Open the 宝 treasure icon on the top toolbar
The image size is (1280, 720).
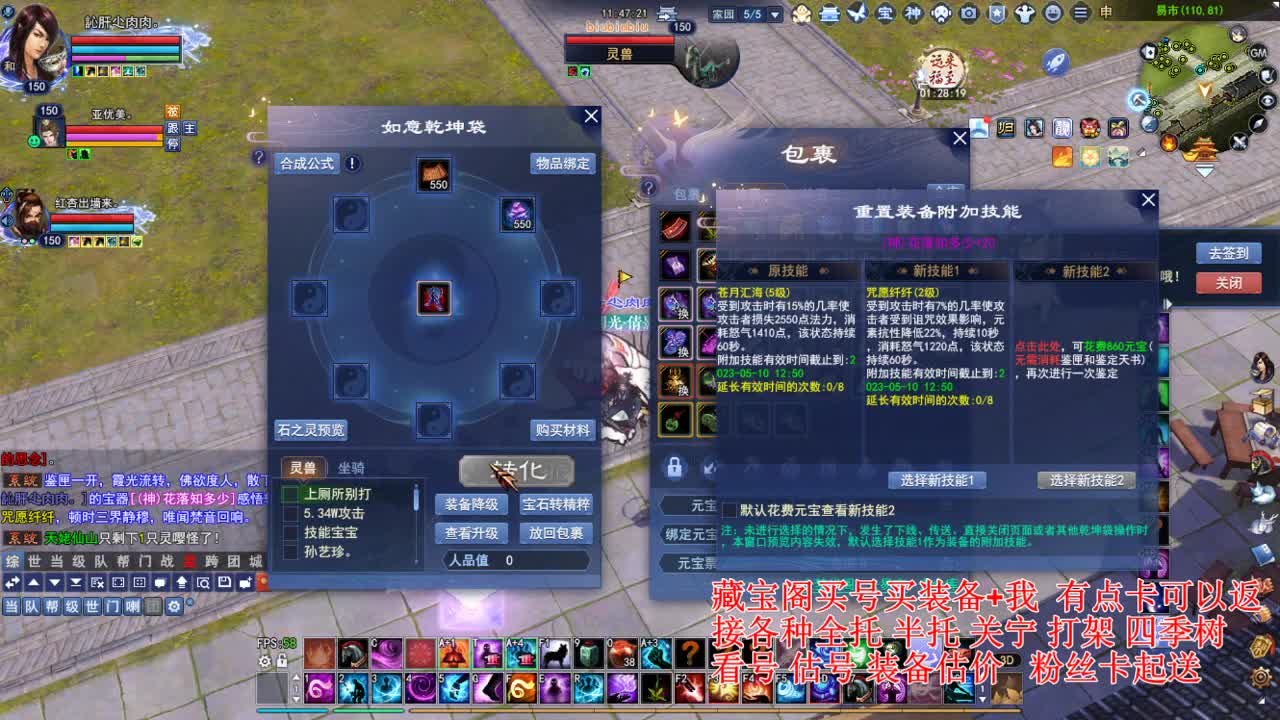coord(886,14)
